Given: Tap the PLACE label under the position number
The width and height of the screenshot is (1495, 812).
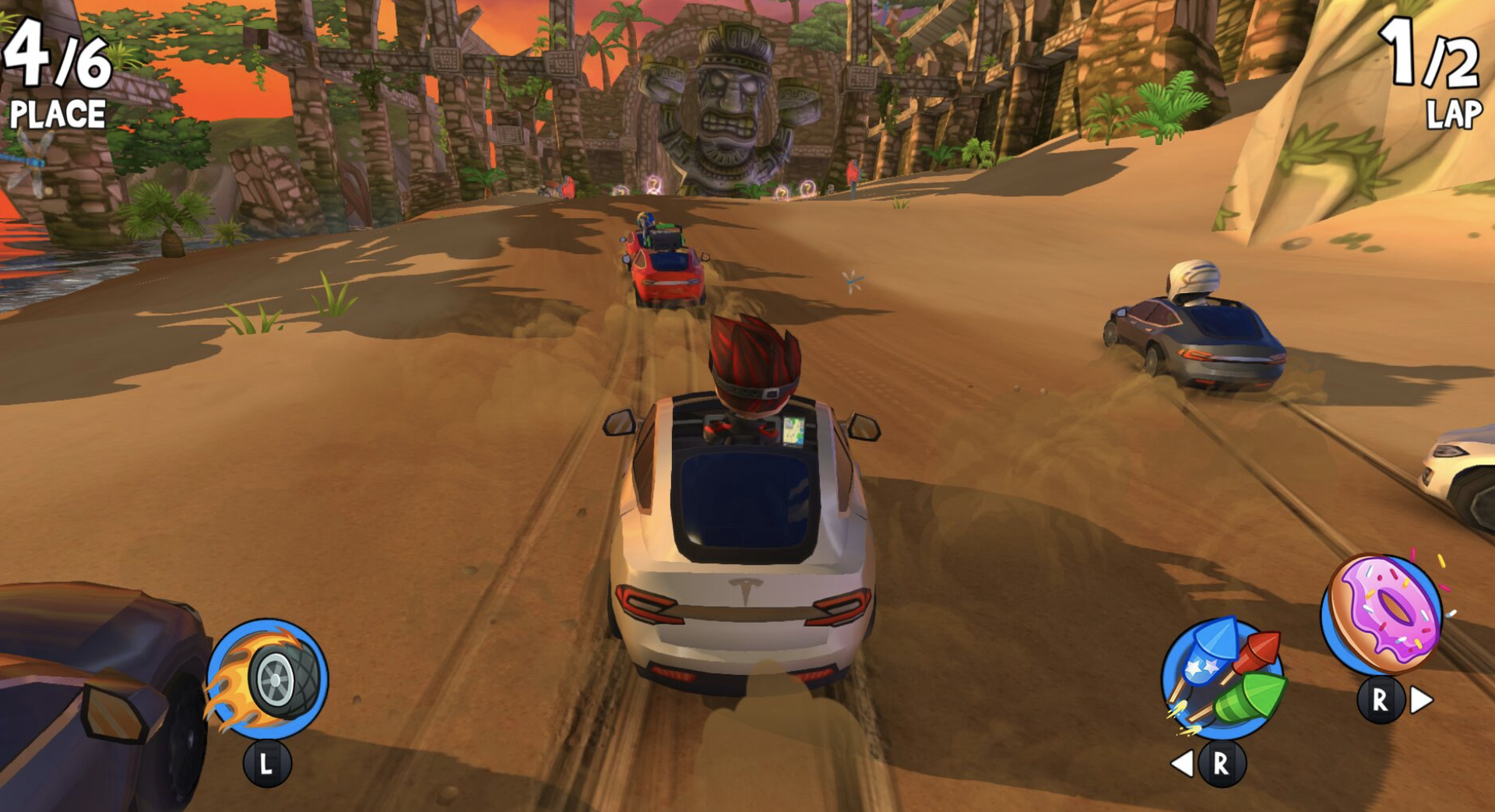Looking at the screenshot, I should (x=56, y=115).
